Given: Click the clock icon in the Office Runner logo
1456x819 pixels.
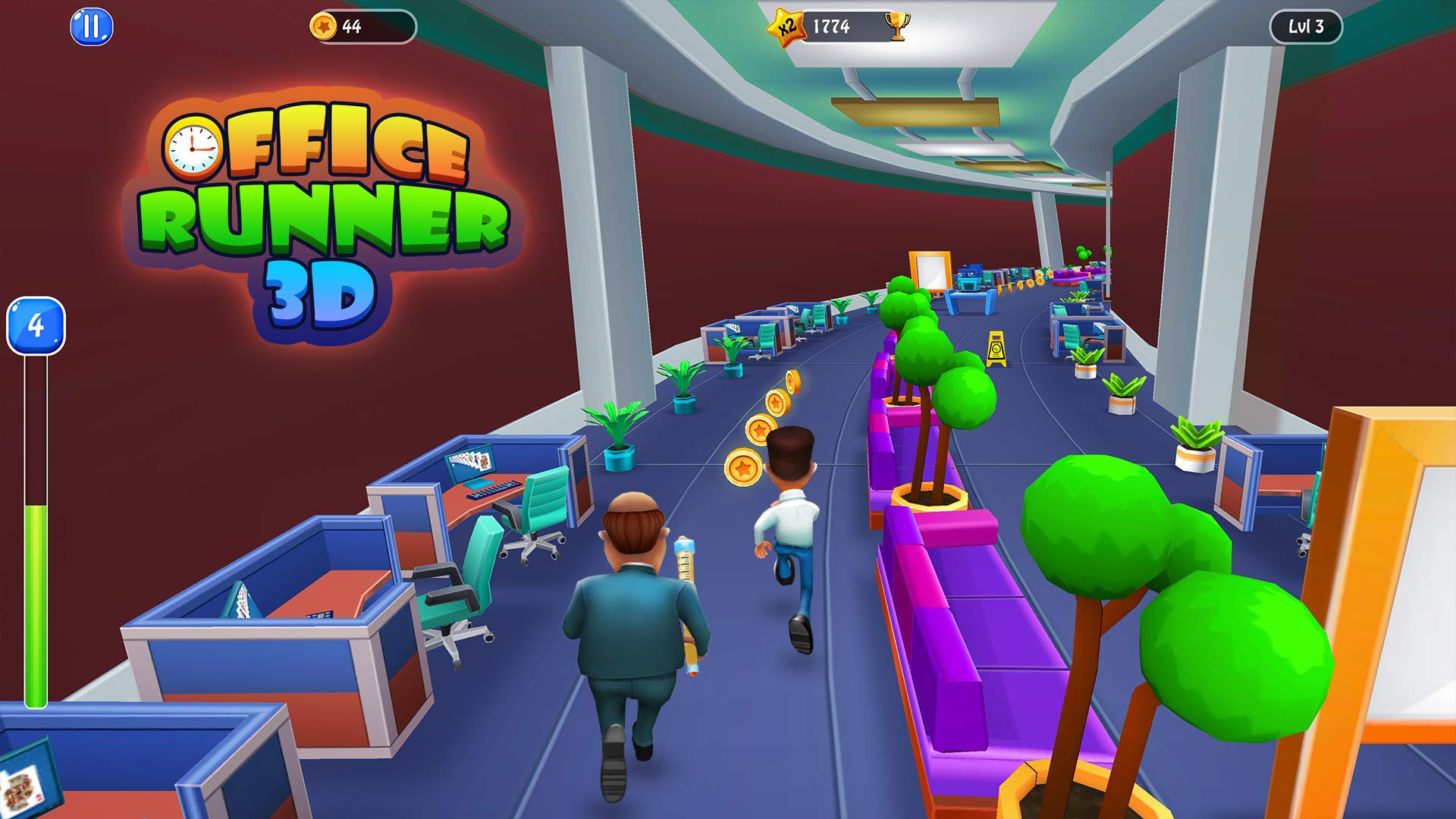Looking at the screenshot, I should coord(191,147).
